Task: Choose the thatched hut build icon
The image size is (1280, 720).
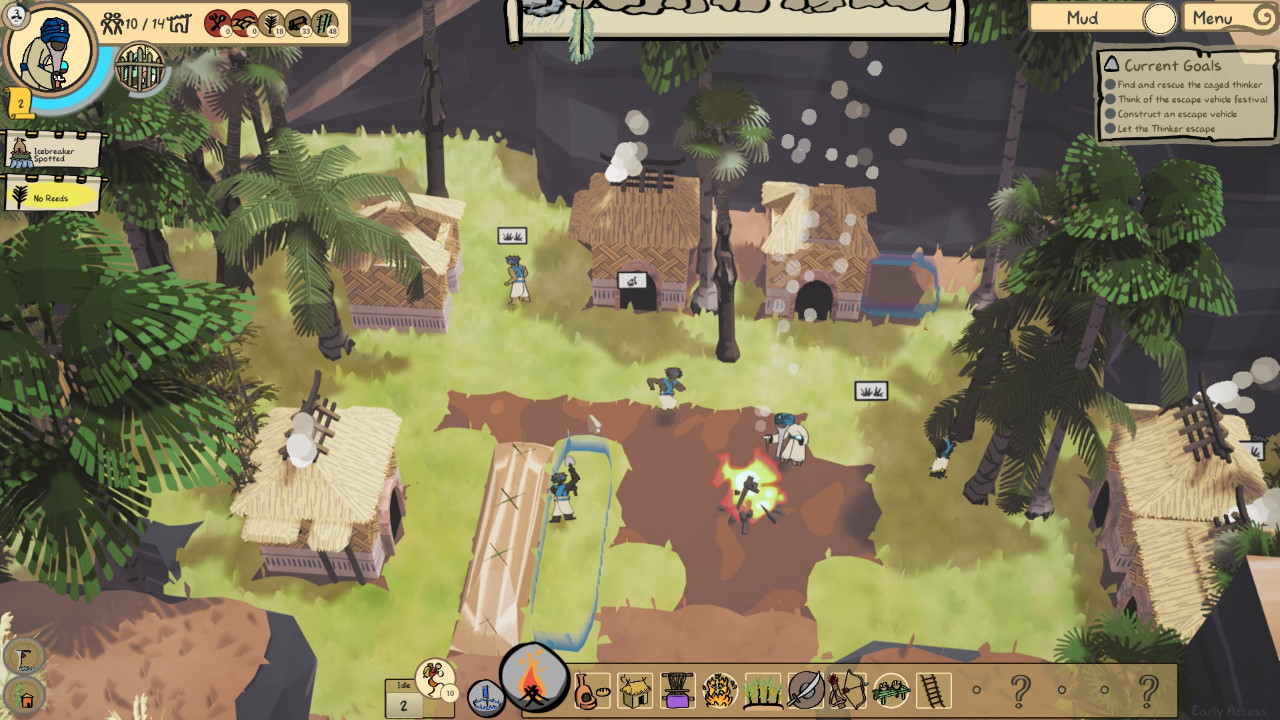Action: click(x=634, y=689)
